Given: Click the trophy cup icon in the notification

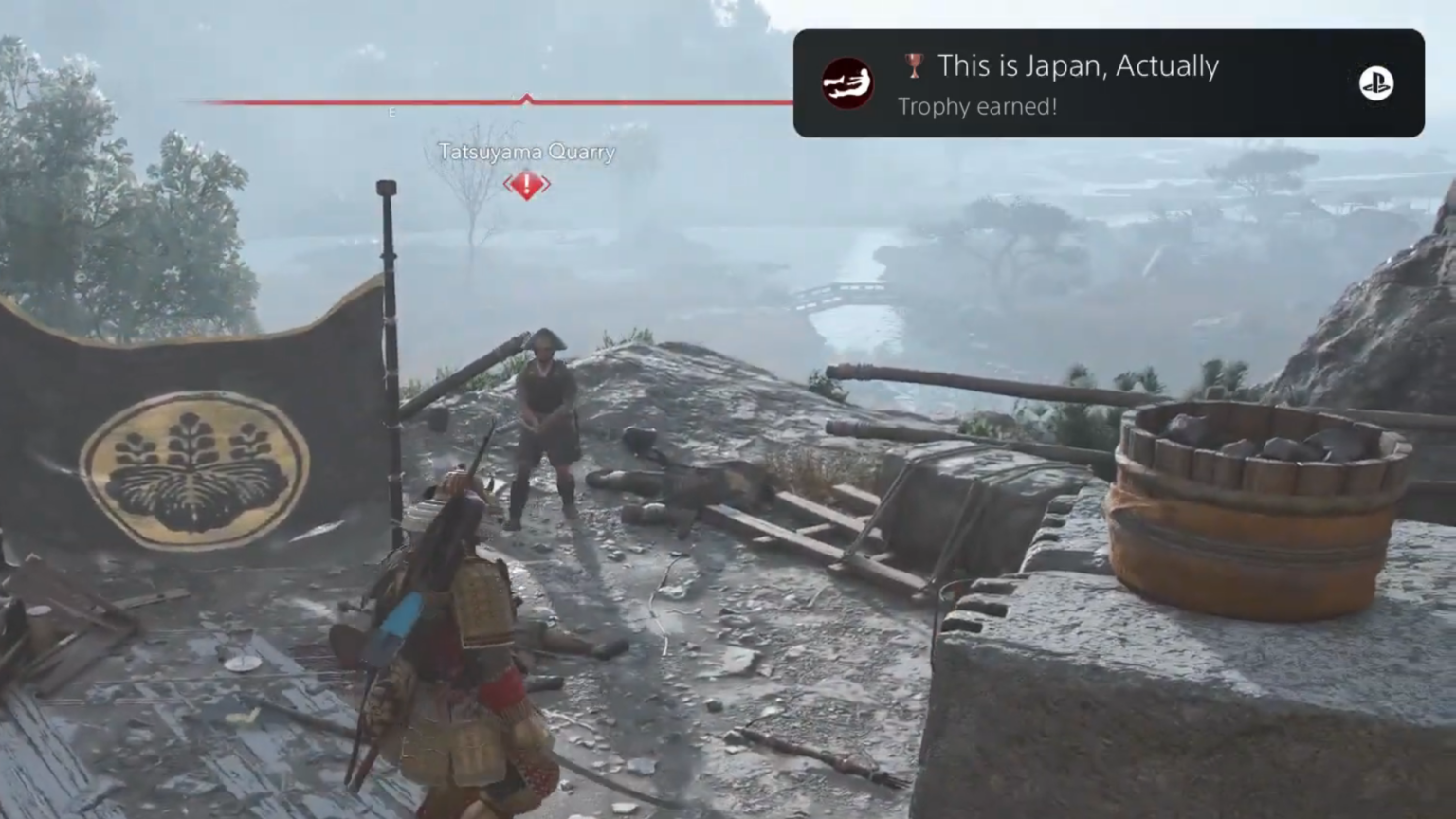Looking at the screenshot, I should (913, 66).
